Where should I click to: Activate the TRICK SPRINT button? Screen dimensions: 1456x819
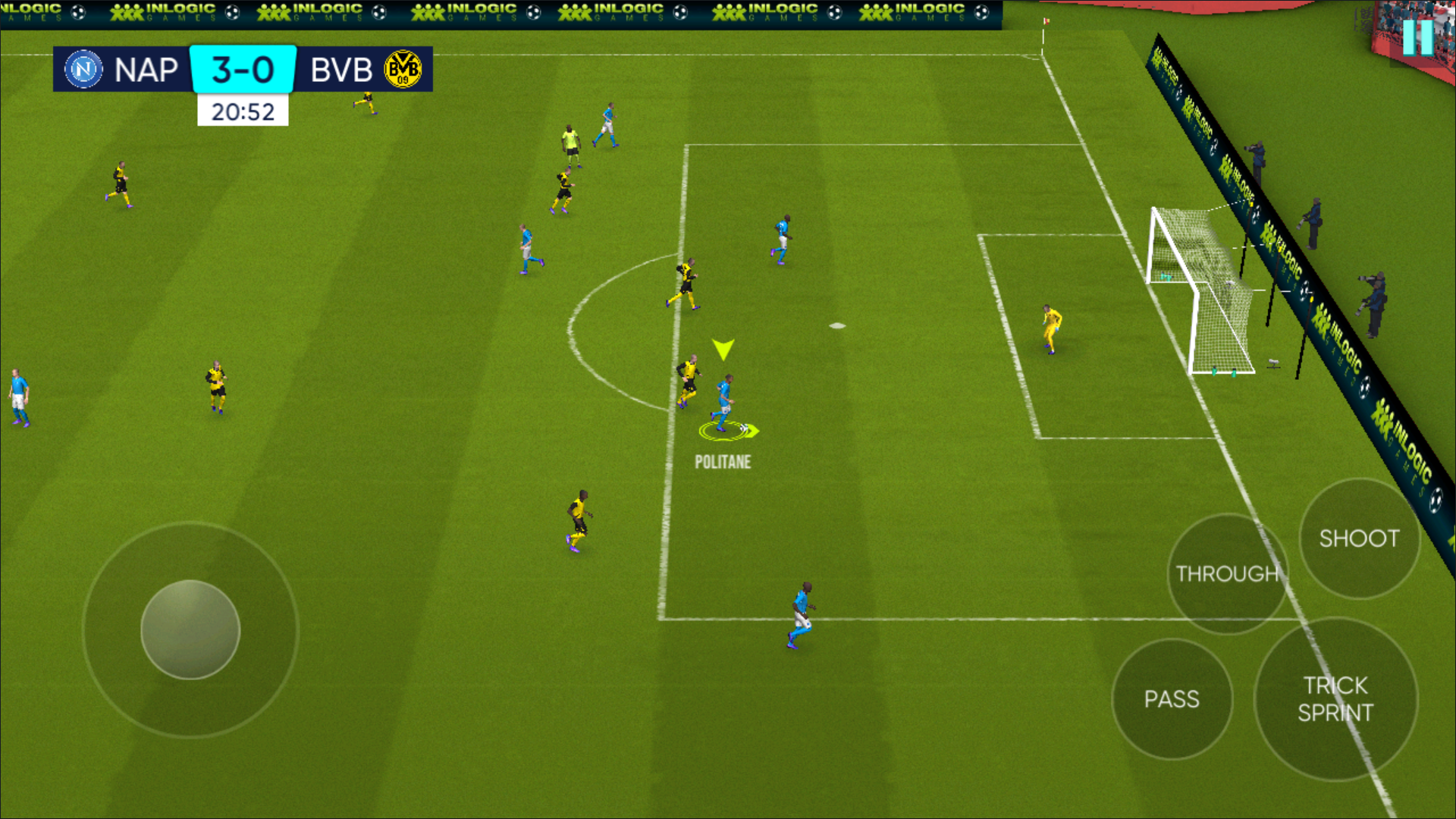point(1335,698)
